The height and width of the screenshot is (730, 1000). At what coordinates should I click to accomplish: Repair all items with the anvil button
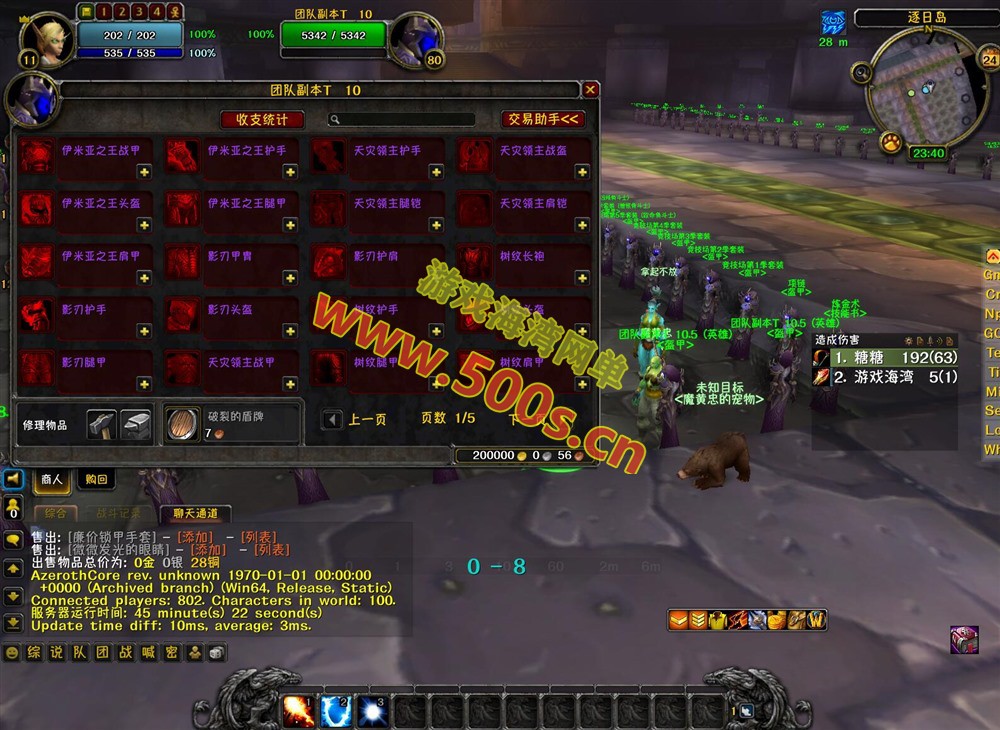(x=135, y=425)
